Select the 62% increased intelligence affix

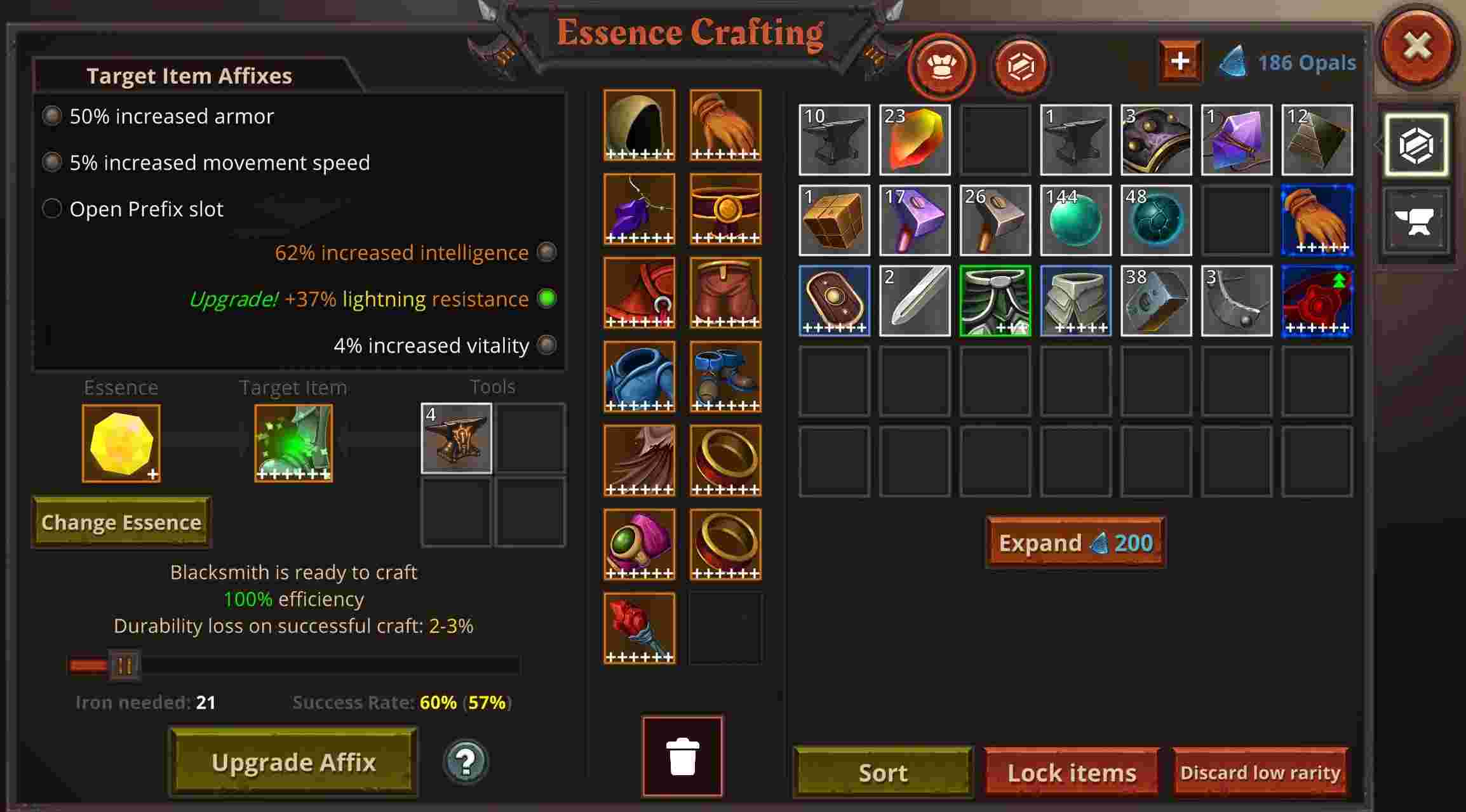(546, 252)
